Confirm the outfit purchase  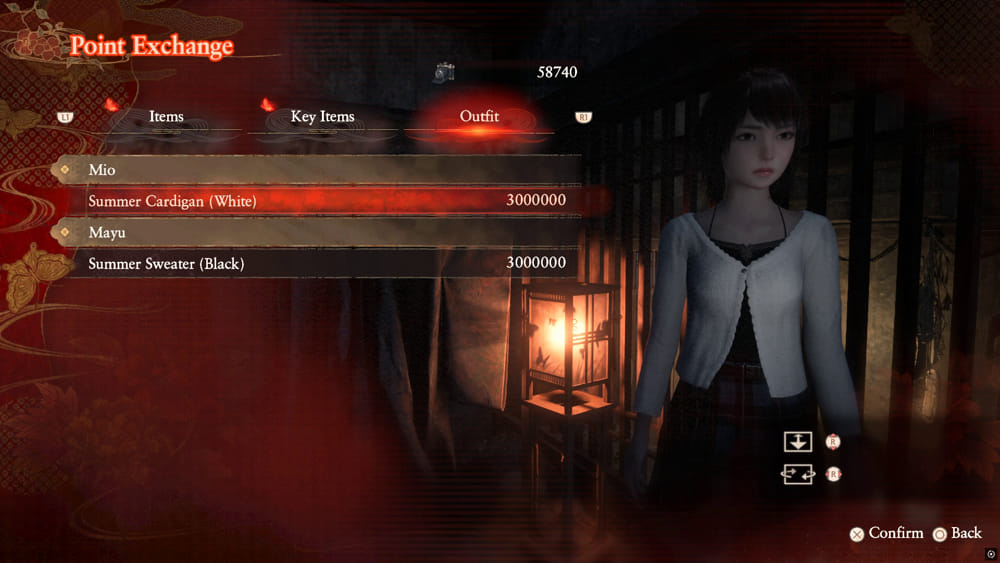(886, 533)
